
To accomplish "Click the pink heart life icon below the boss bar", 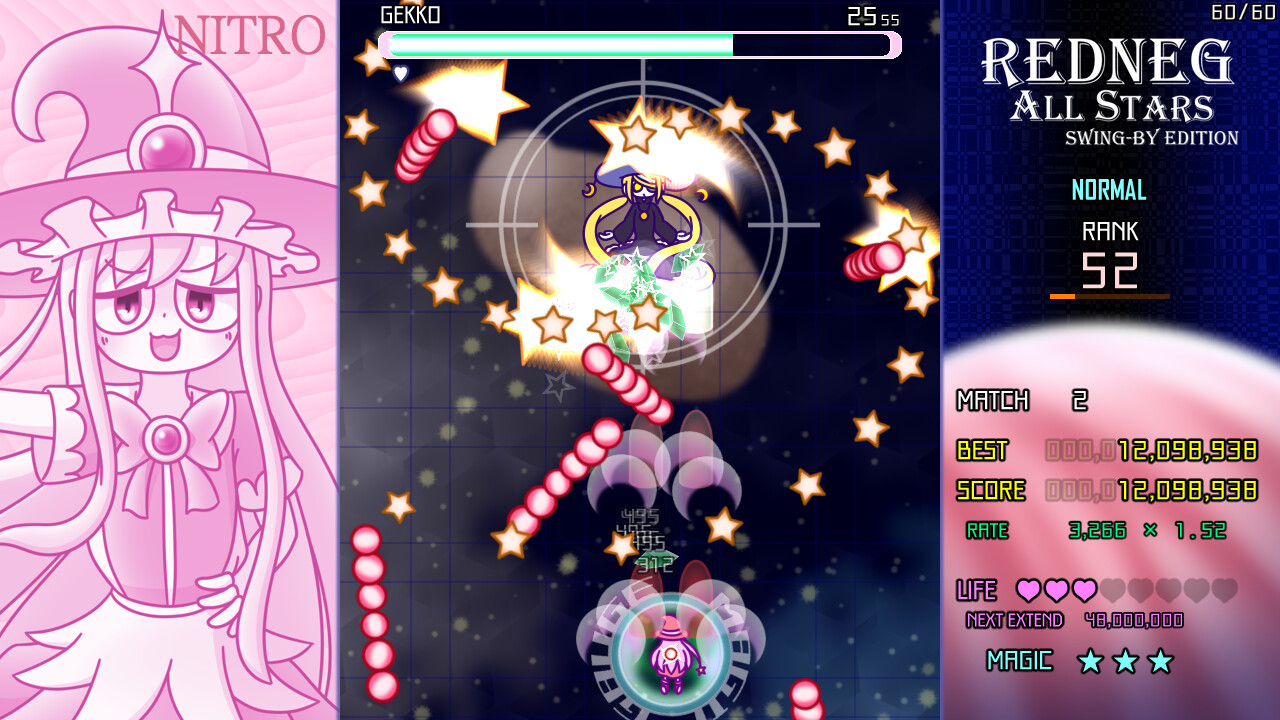I will [402, 71].
